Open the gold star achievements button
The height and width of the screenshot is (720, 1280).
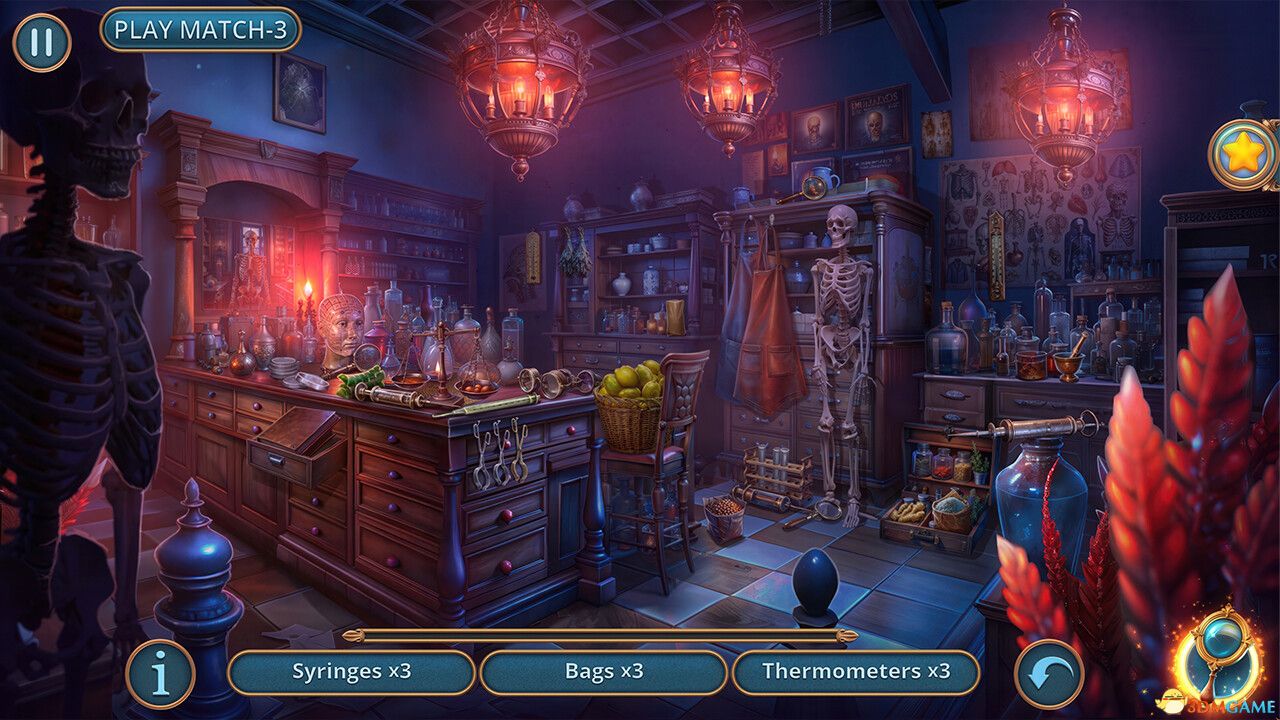1243,154
